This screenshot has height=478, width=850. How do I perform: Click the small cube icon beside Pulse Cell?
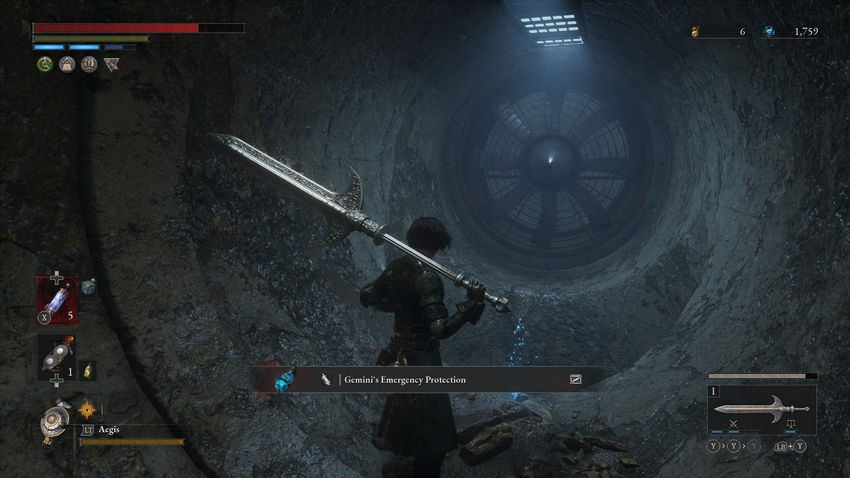(x=88, y=287)
